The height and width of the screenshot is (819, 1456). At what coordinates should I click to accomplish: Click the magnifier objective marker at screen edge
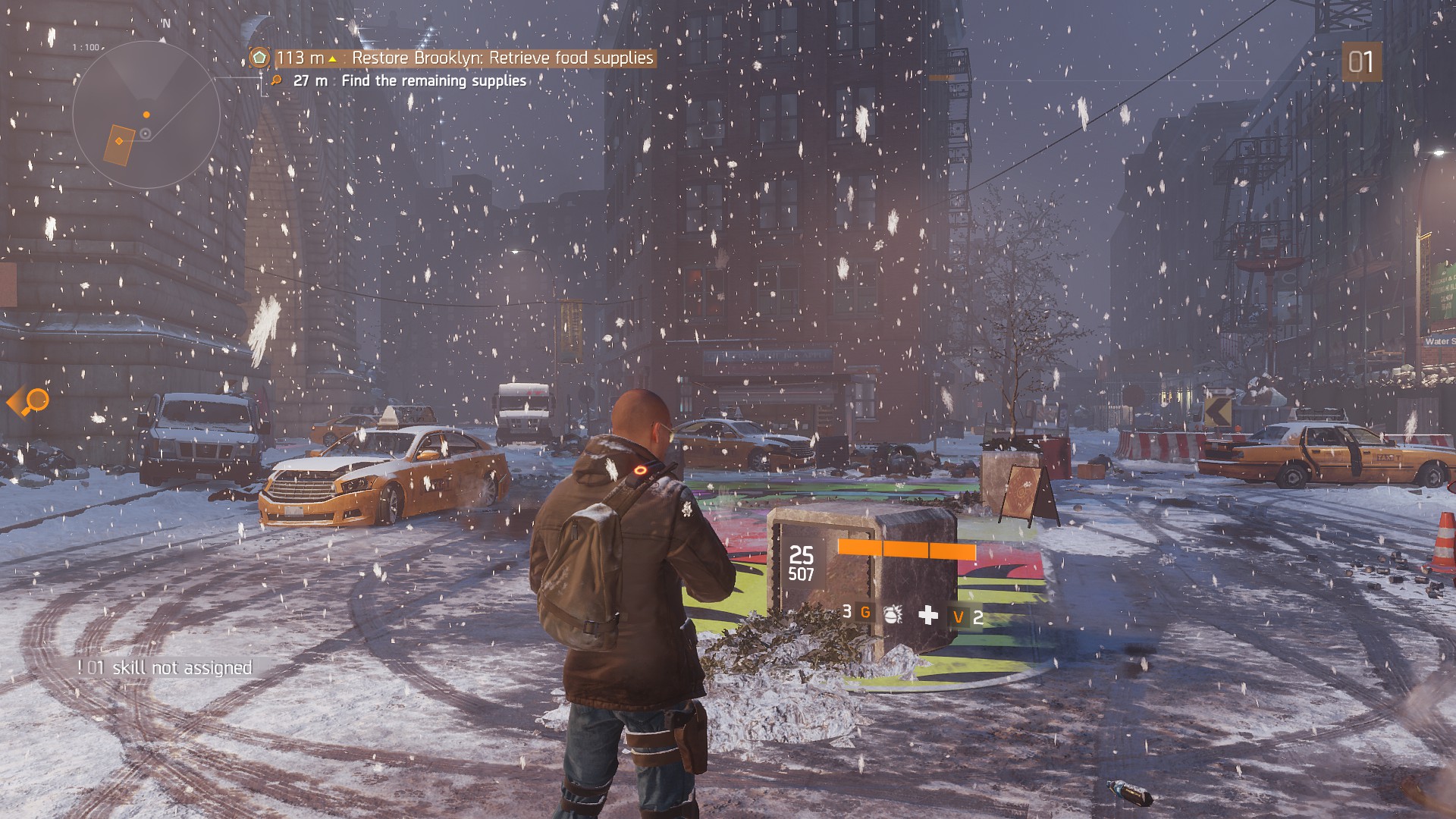(32, 401)
